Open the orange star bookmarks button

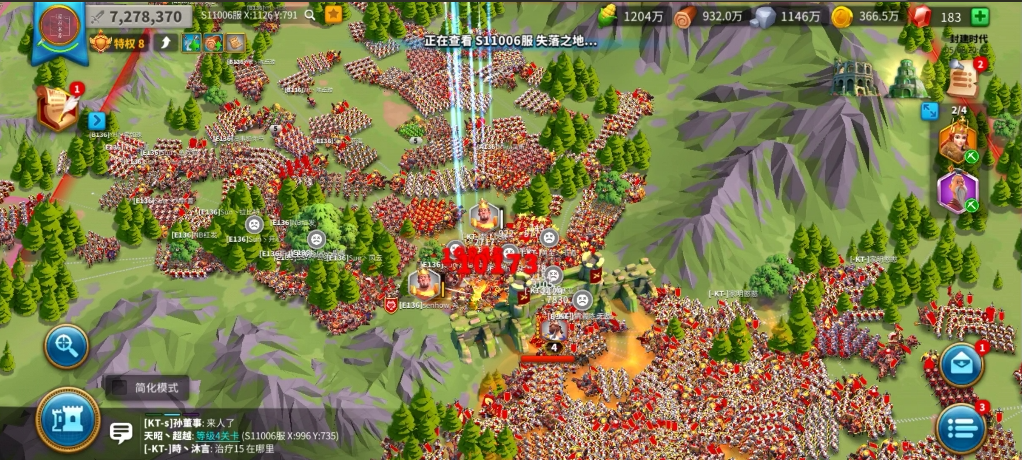(x=334, y=15)
